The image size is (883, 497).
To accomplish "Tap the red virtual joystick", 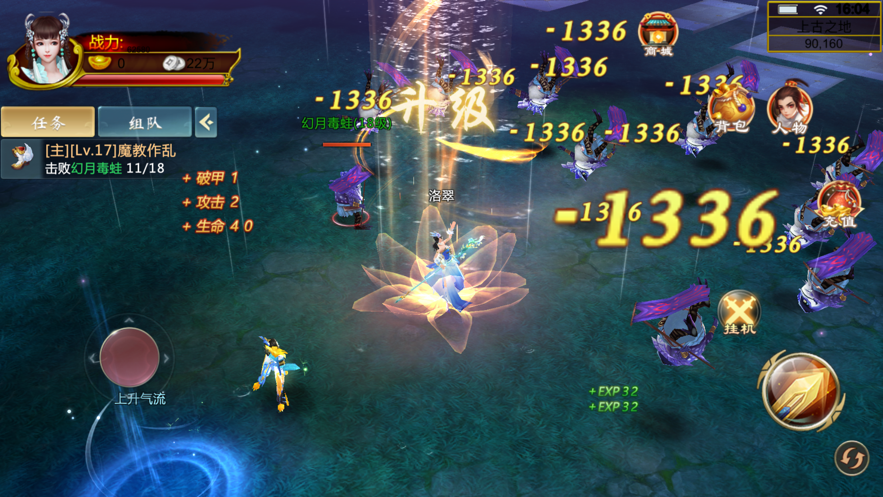I will 129,356.
